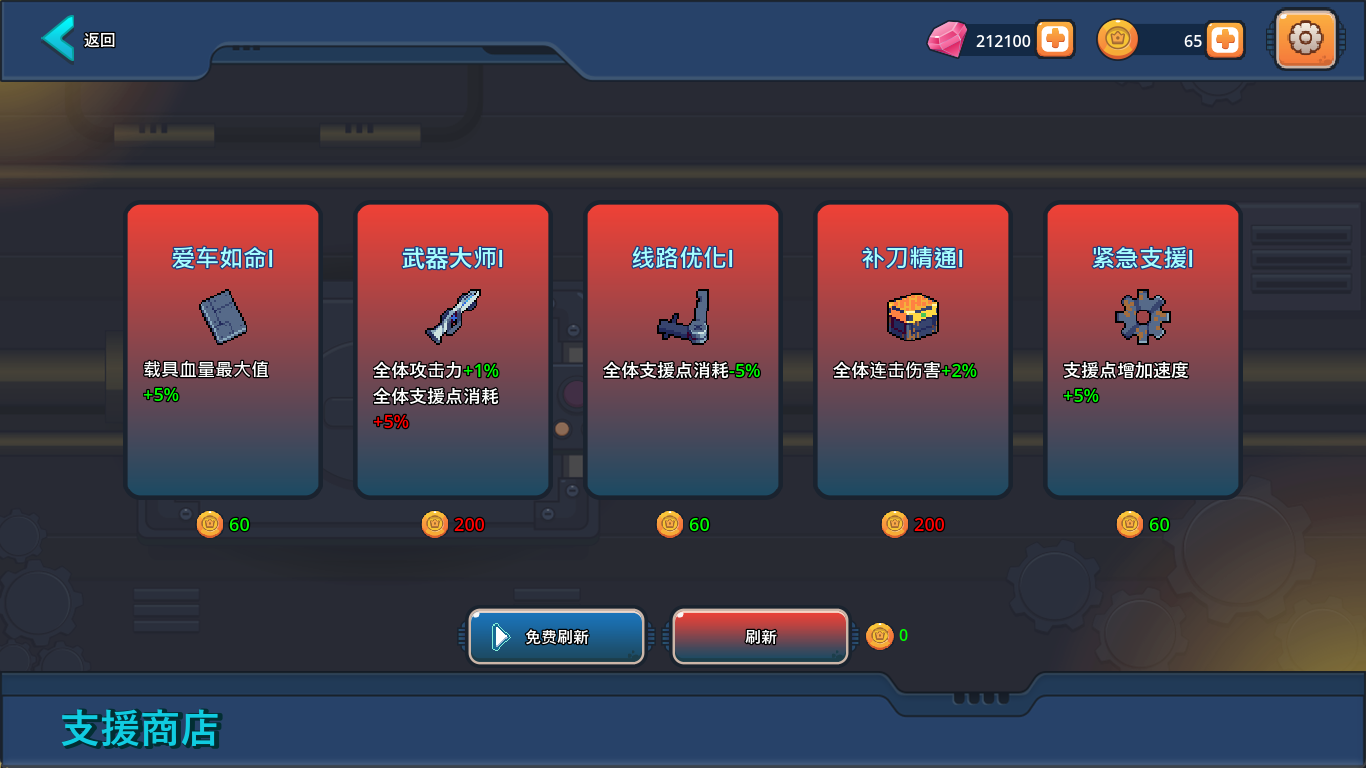Open the settings gear in top right corner
The width and height of the screenshot is (1366, 768).
coord(1305,40)
